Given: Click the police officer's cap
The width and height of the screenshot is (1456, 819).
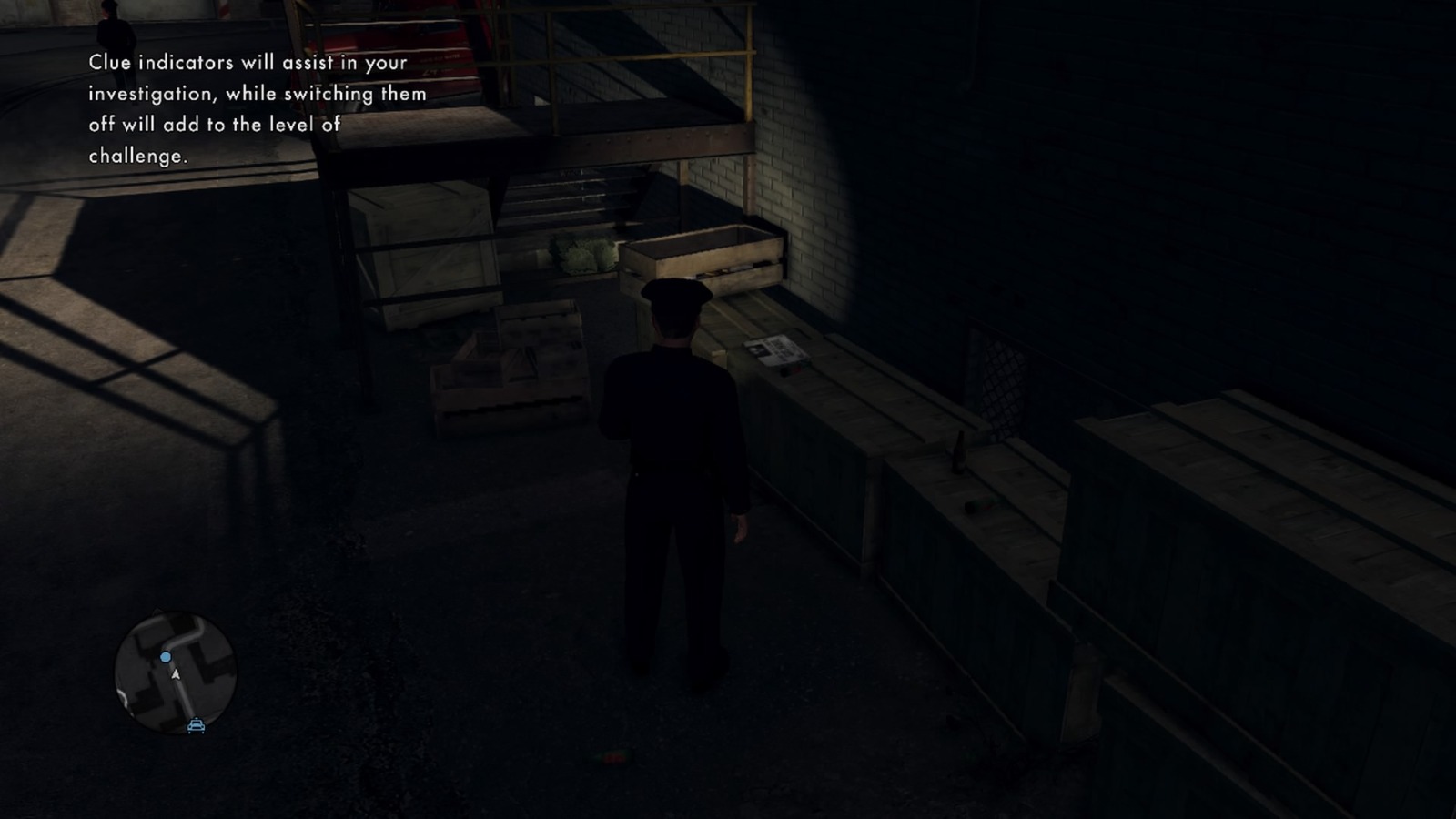Looking at the screenshot, I should 677,294.
